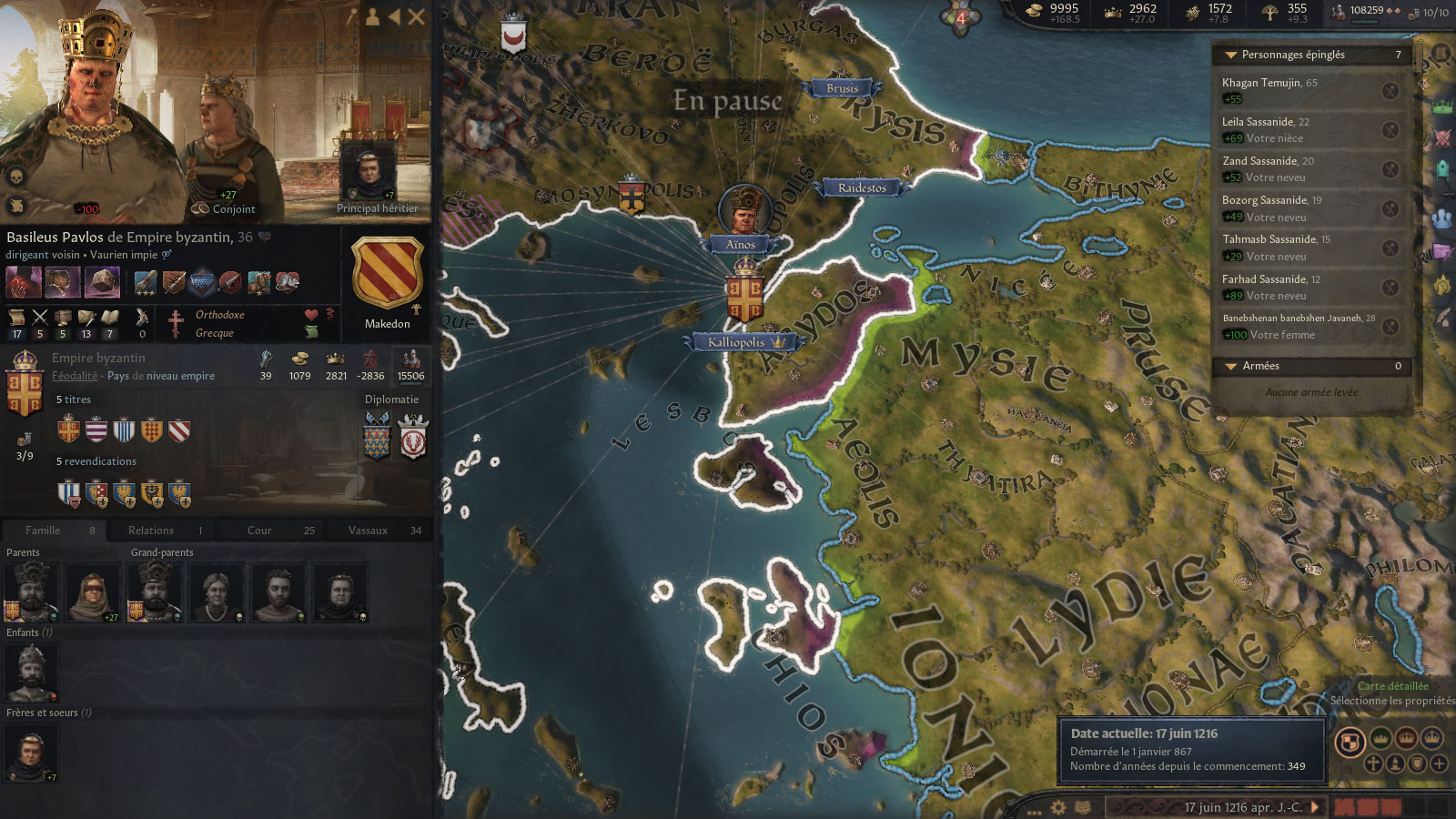The height and width of the screenshot is (819, 1456).
Task: Unpause the game with the date arrow
Action: (x=1315, y=806)
